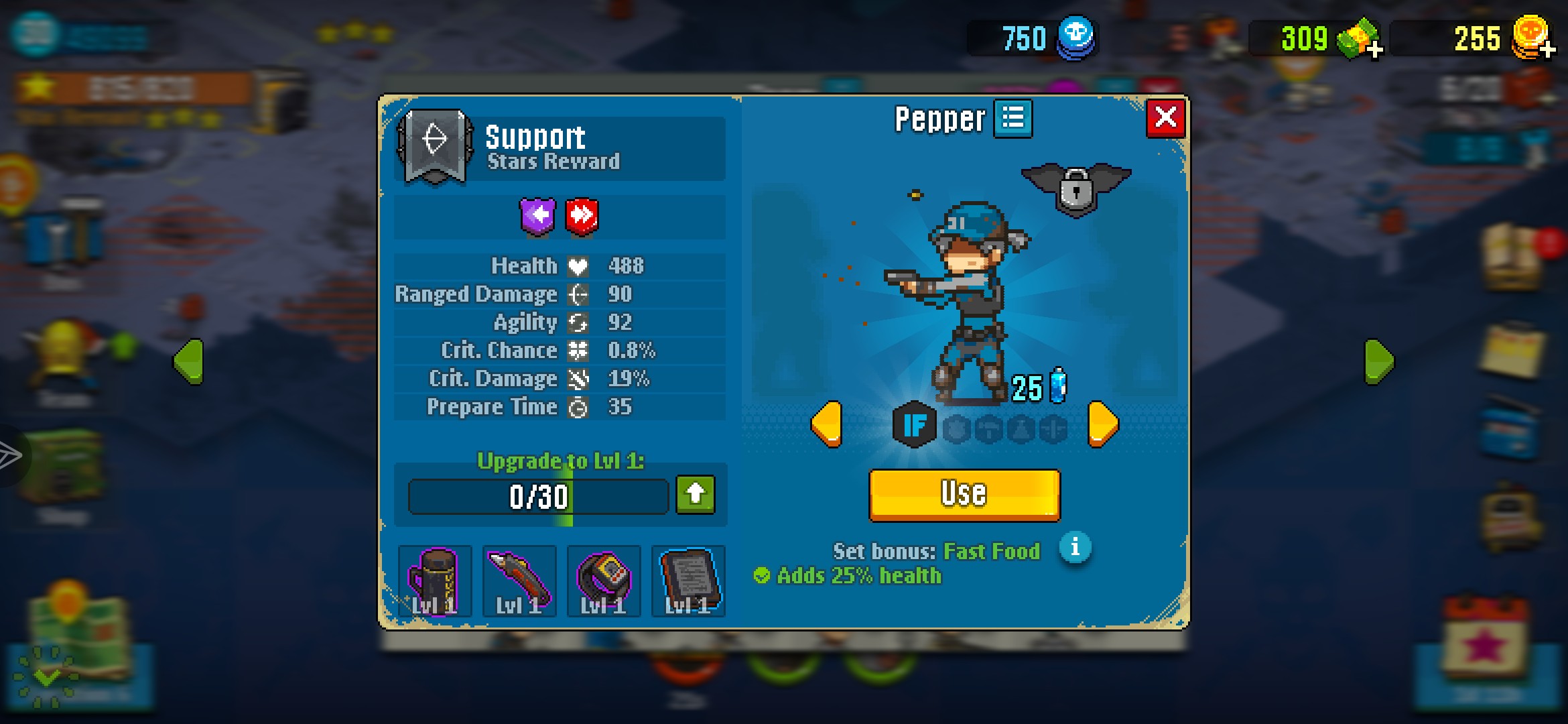
Task: Tap the green upgrade arrow button
Action: click(696, 495)
